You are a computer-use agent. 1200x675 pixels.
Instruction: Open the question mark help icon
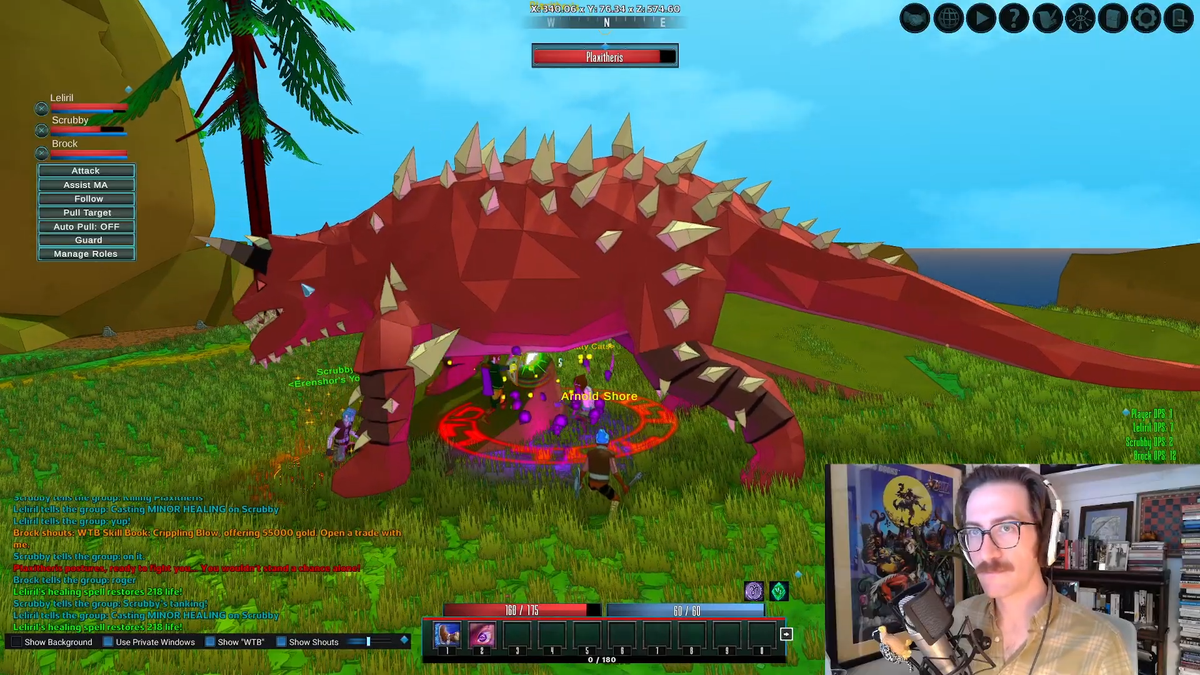[1014, 18]
